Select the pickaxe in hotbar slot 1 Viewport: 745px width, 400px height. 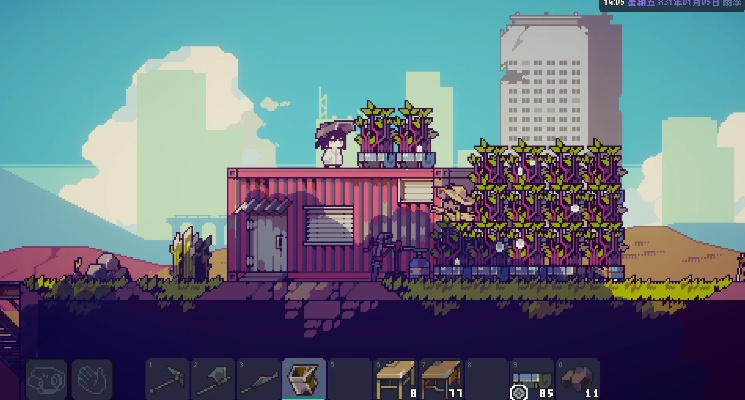(168, 379)
